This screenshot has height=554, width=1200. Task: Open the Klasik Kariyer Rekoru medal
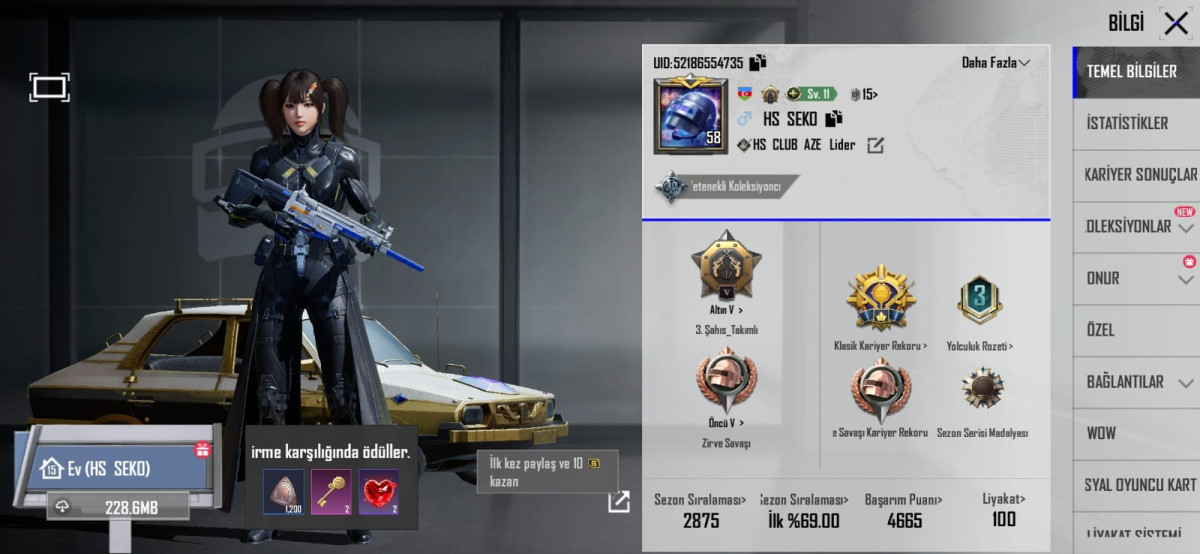tap(880, 300)
